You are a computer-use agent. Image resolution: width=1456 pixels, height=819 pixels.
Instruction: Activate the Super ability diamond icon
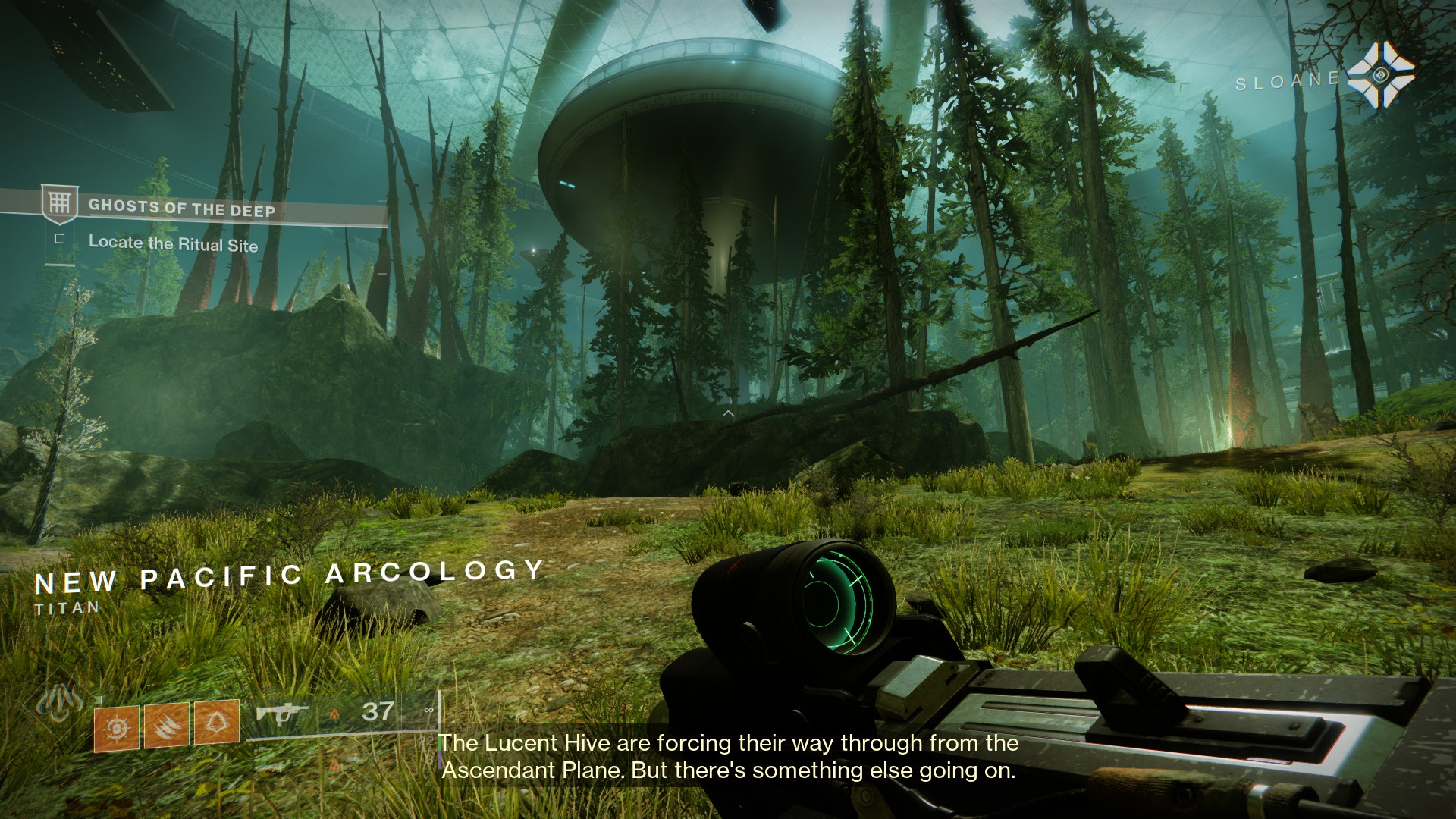tap(61, 701)
